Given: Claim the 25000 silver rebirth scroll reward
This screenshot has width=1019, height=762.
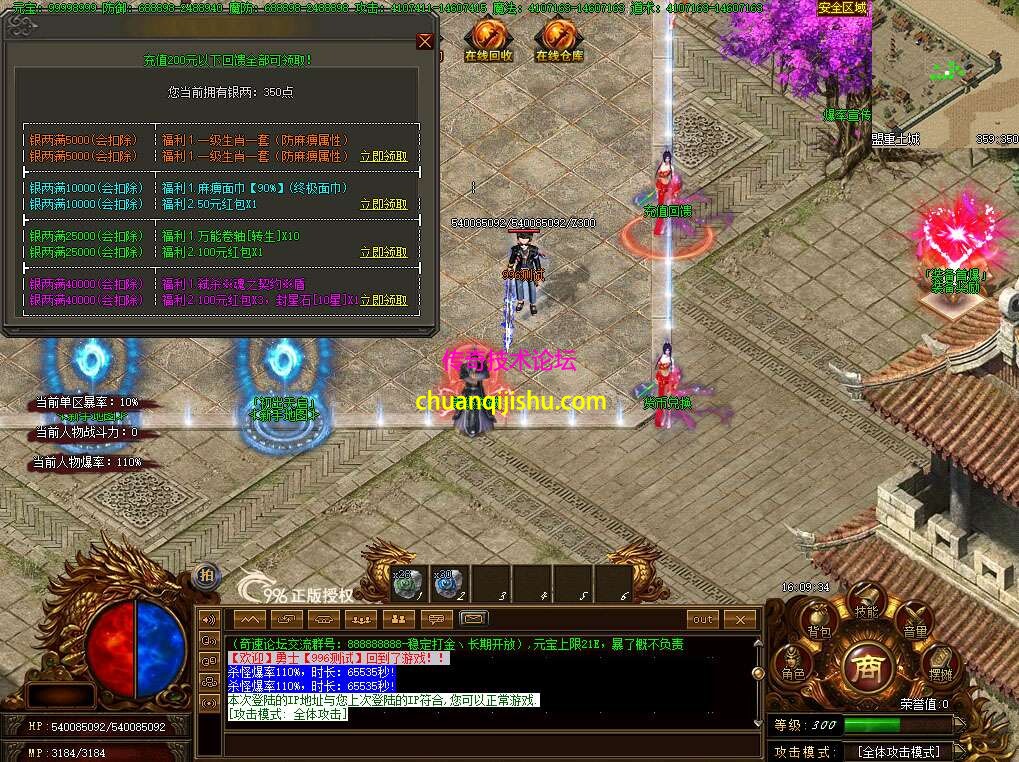Looking at the screenshot, I should 383,252.
